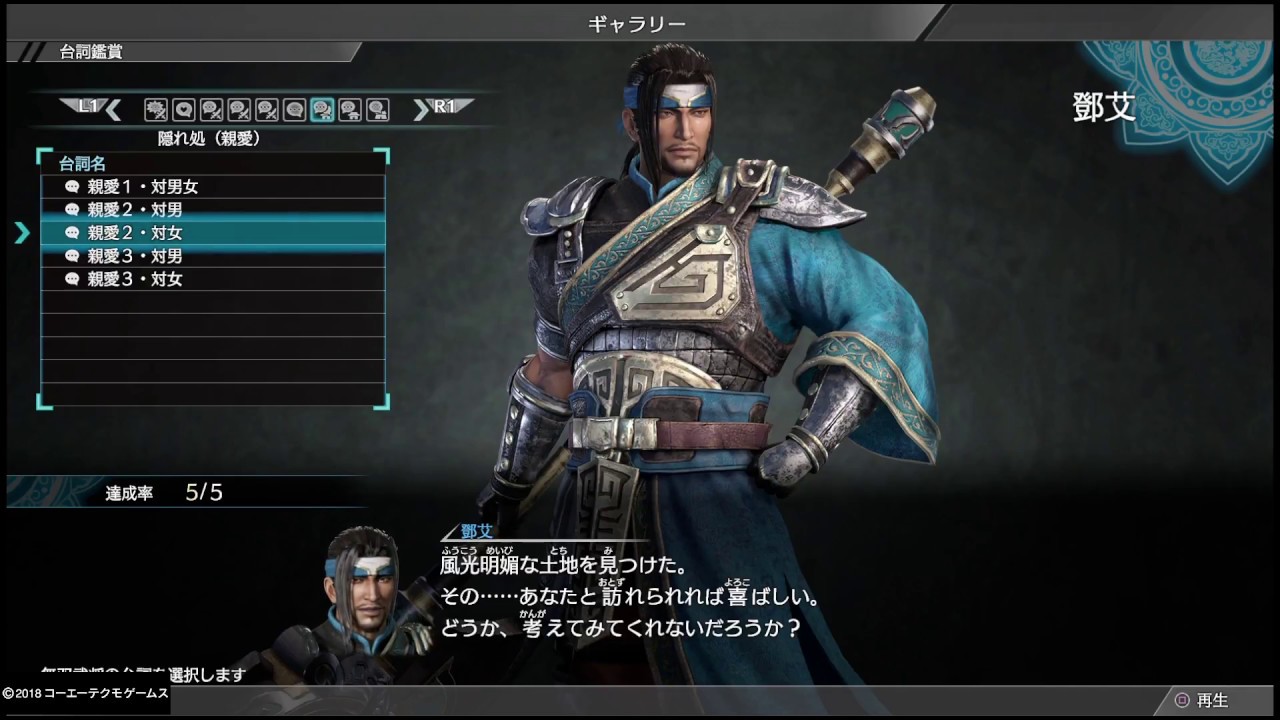Open the castle speech bubble category icon

tap(377, 108)
